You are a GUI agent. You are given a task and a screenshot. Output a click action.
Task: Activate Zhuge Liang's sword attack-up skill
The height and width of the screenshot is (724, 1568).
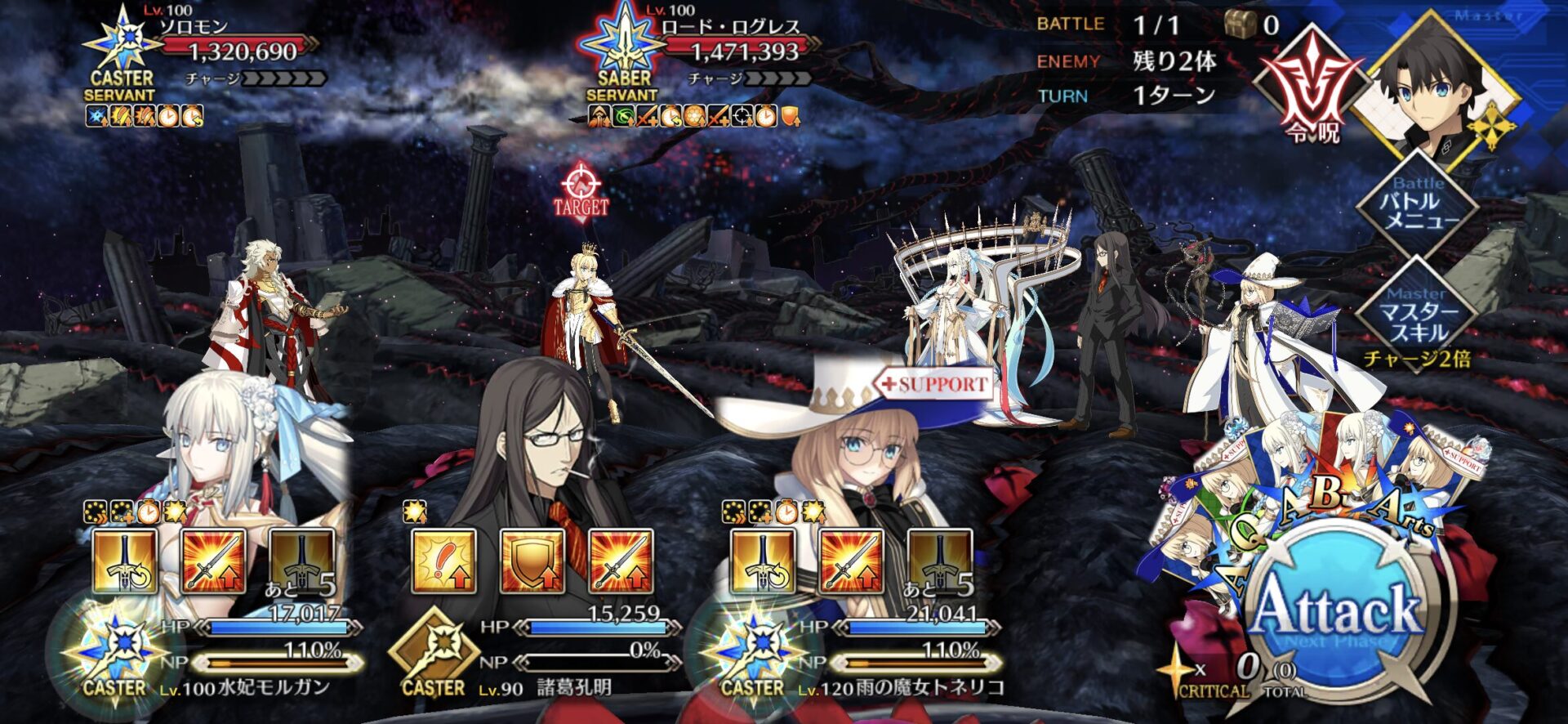pyautogui.click(x=620, y=561)
